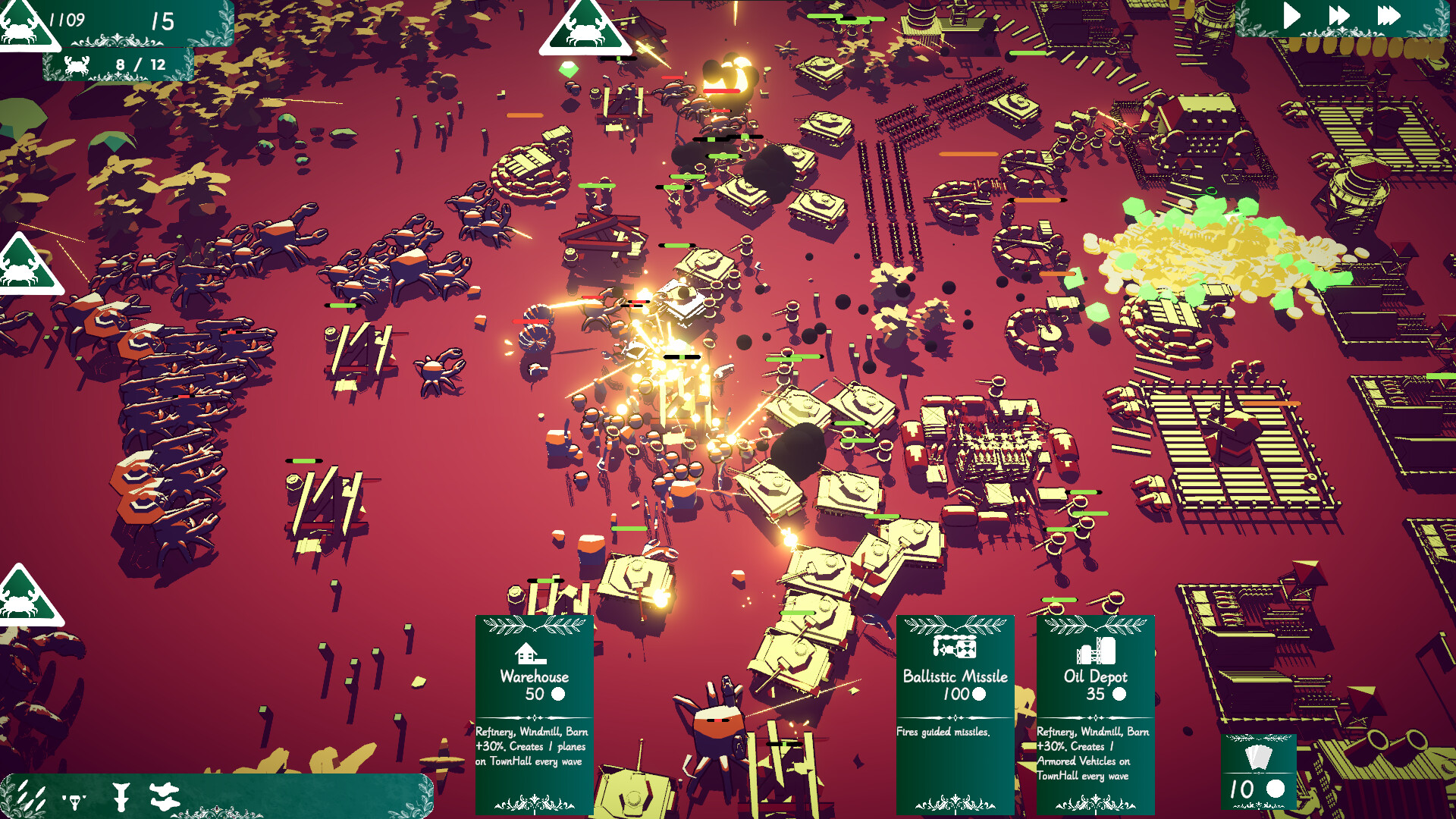This screenshot has width=1456, height=819.
Task: Pick the Oil Depot card
Action: (1095, 713)
